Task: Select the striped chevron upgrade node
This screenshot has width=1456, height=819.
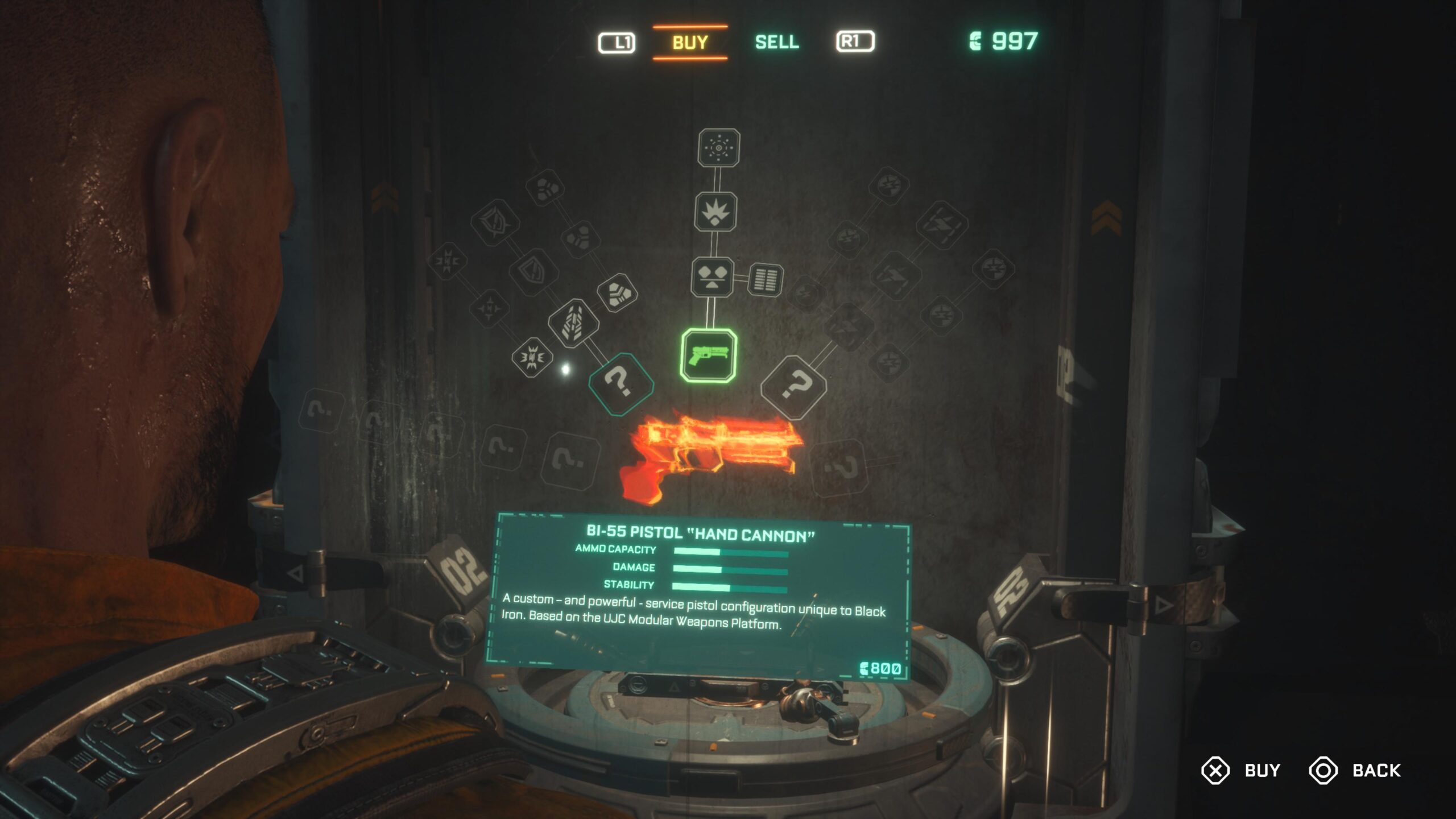Action: (573, 323)
